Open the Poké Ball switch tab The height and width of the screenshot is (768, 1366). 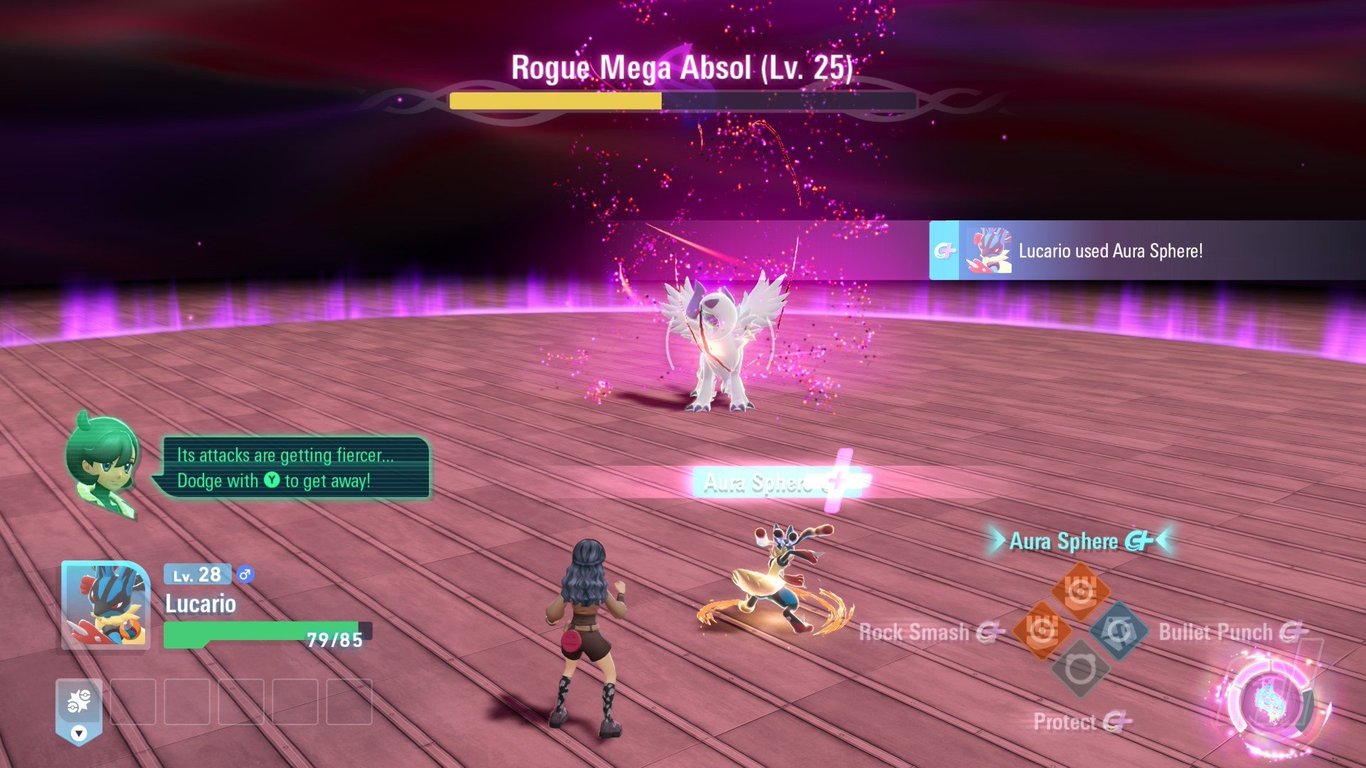click(78, 710)
